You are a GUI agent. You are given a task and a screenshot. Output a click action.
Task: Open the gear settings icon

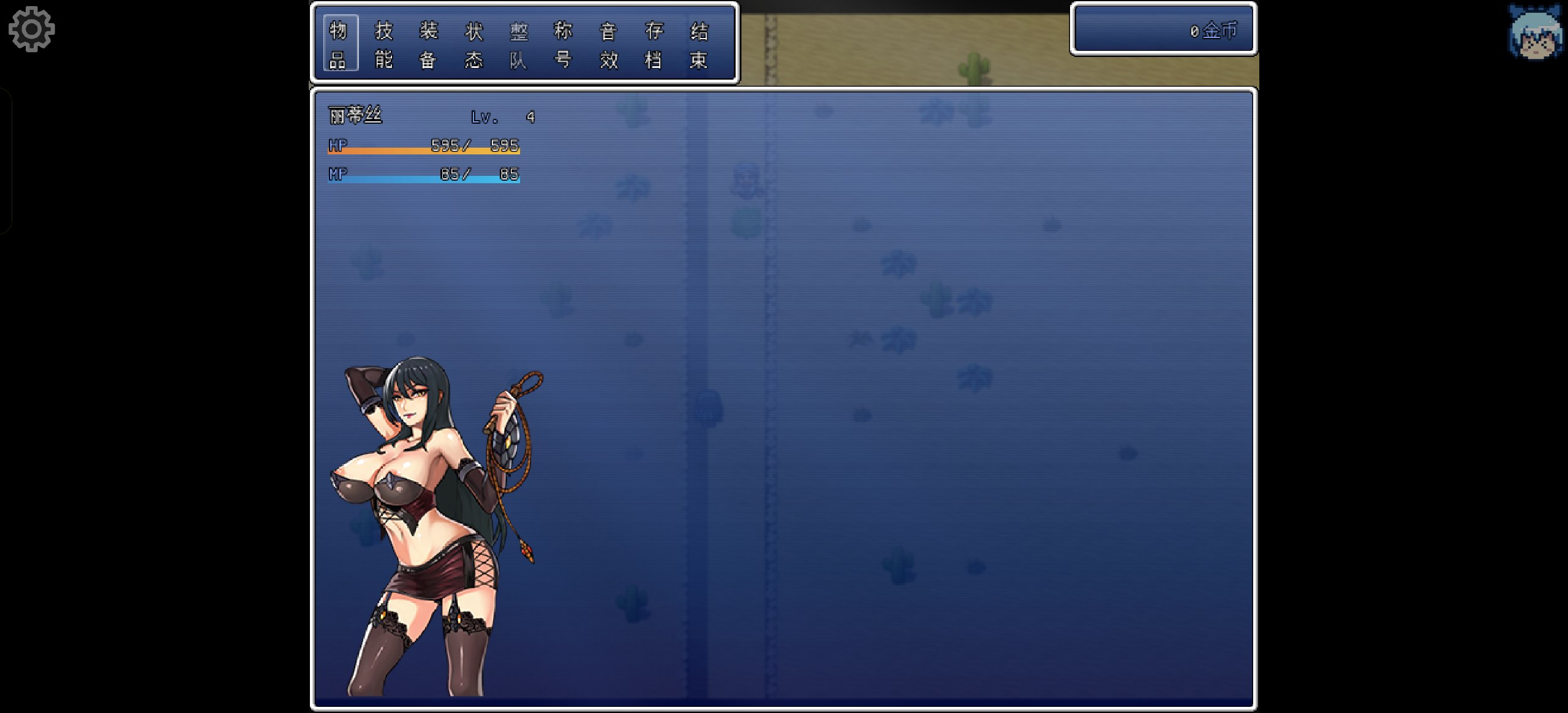click(32, 29)
